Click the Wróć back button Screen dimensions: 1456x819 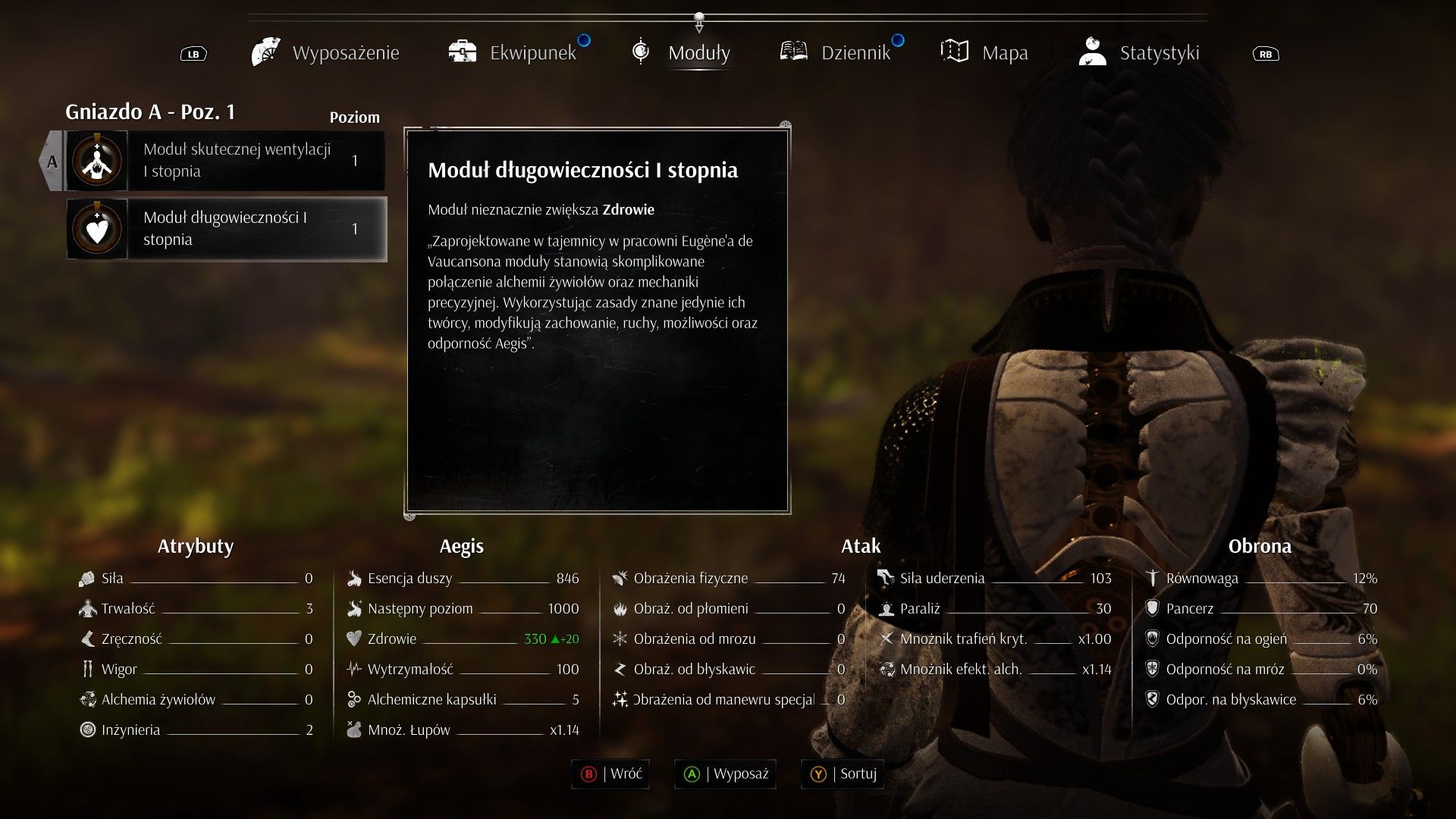611,774
